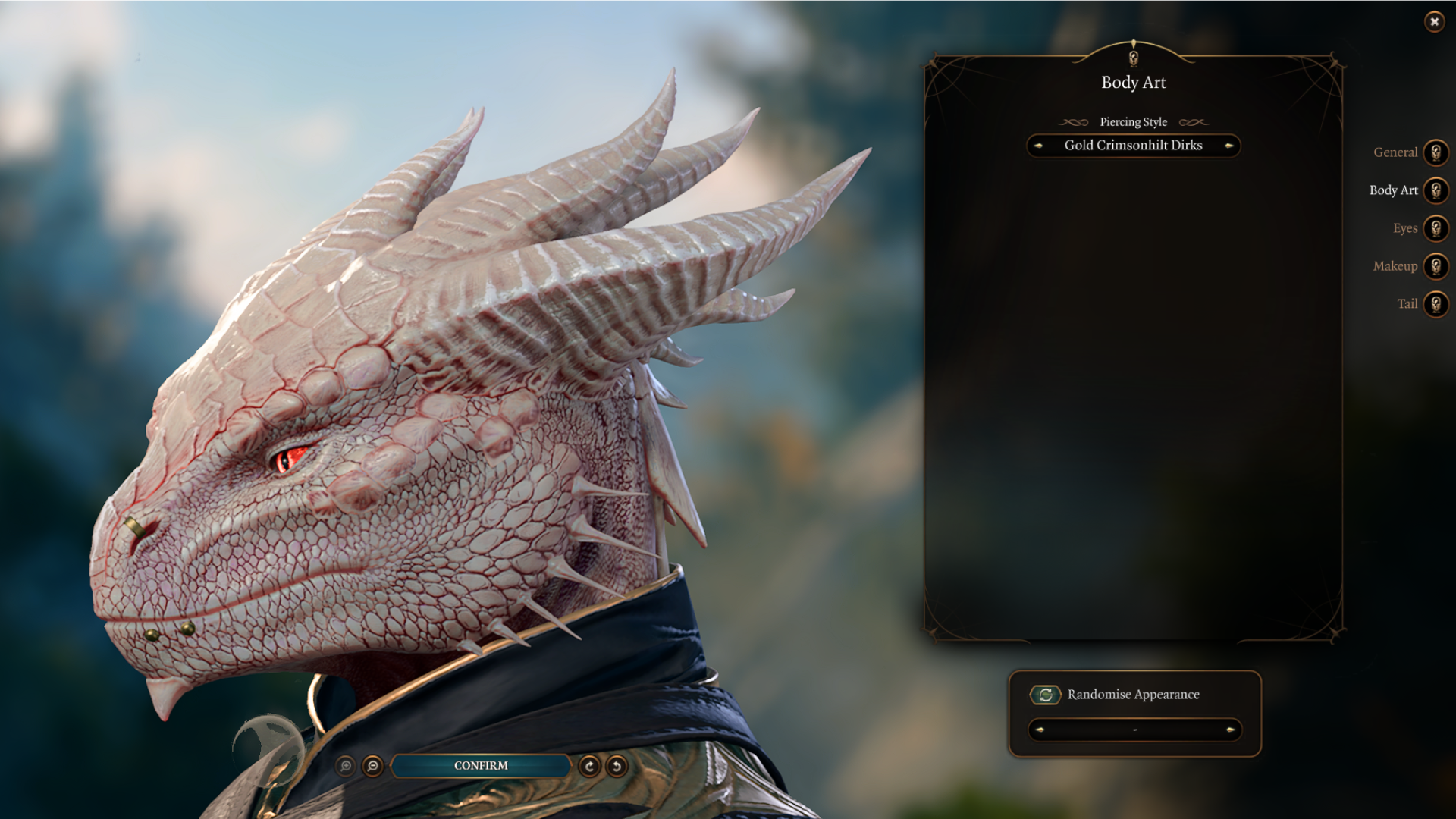The image size is (1456, 819).
Task: Choose the Body Art tab
Action: pos(1435,190)
